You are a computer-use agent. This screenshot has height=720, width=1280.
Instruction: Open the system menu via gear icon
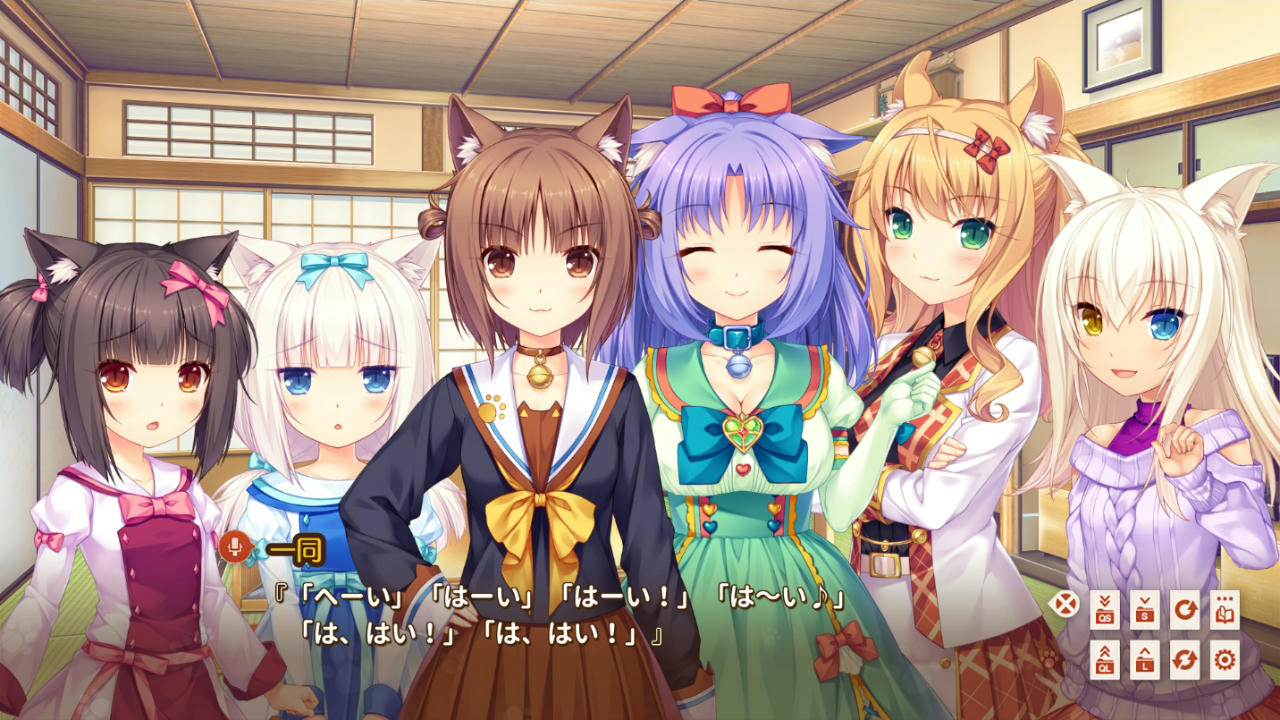point(1227,660)
